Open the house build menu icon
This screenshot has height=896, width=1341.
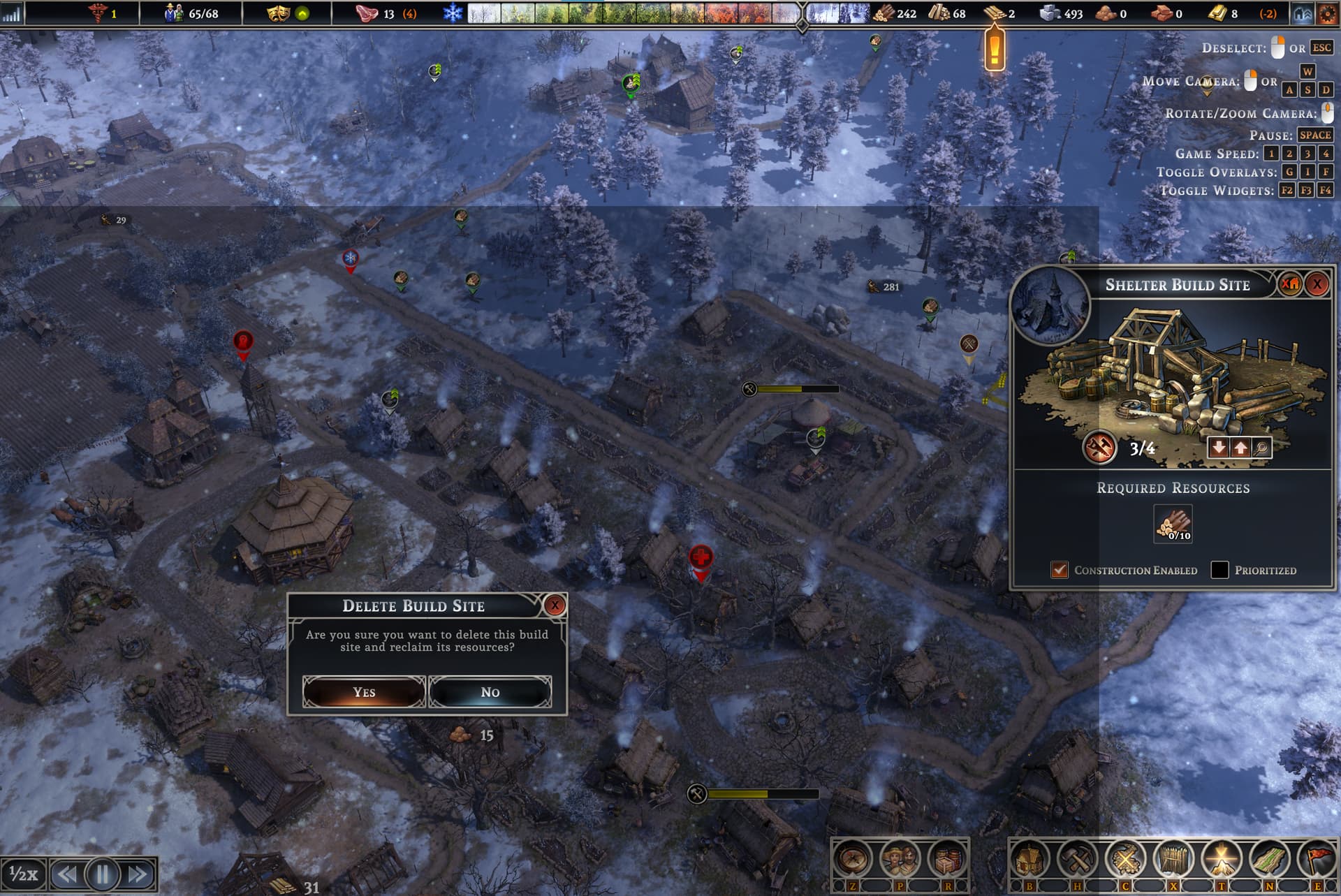pyautogui.click(x=1029, y=860)
